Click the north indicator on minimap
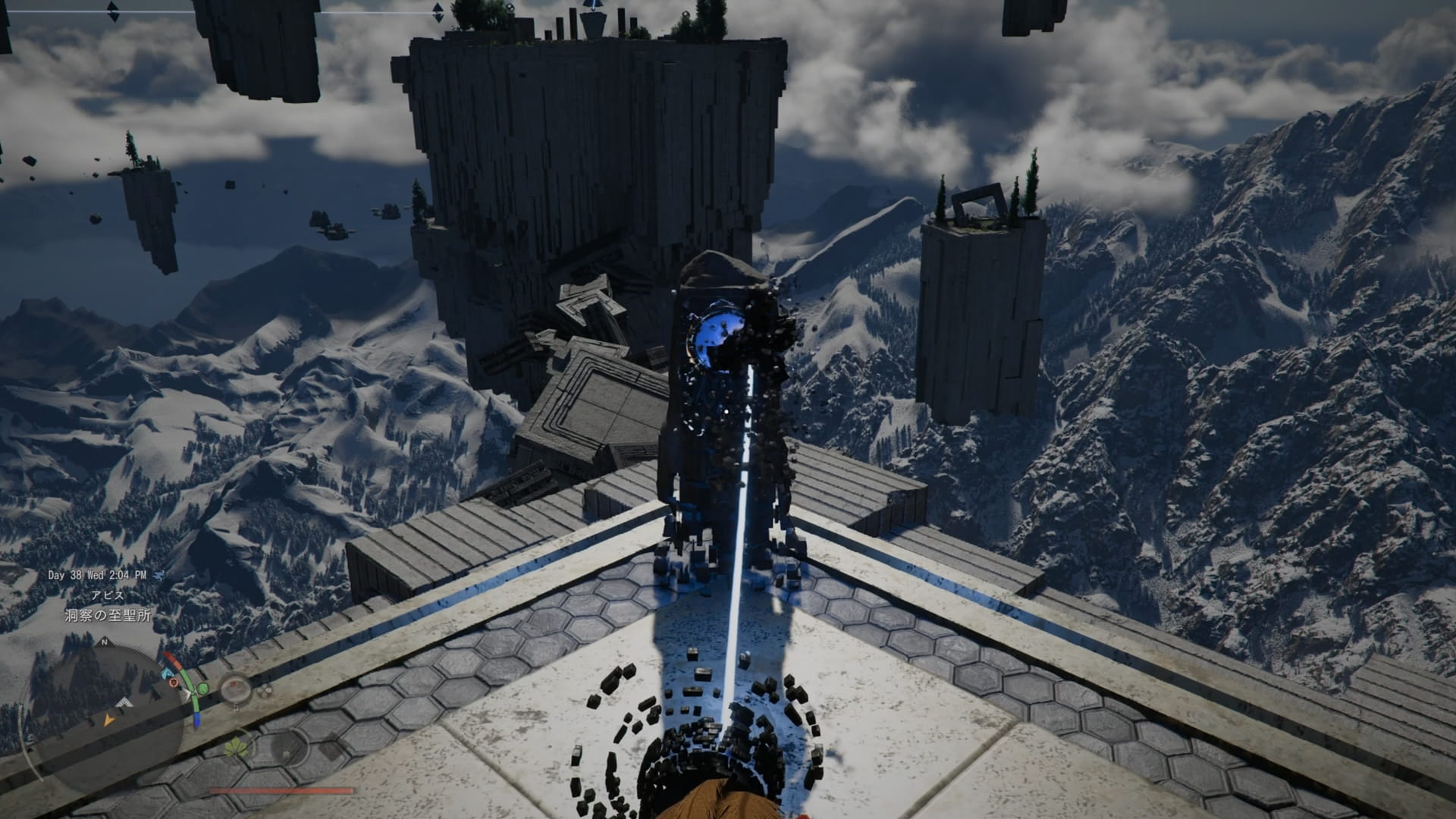The image size is (1456, 819). (x=104, y=642)
